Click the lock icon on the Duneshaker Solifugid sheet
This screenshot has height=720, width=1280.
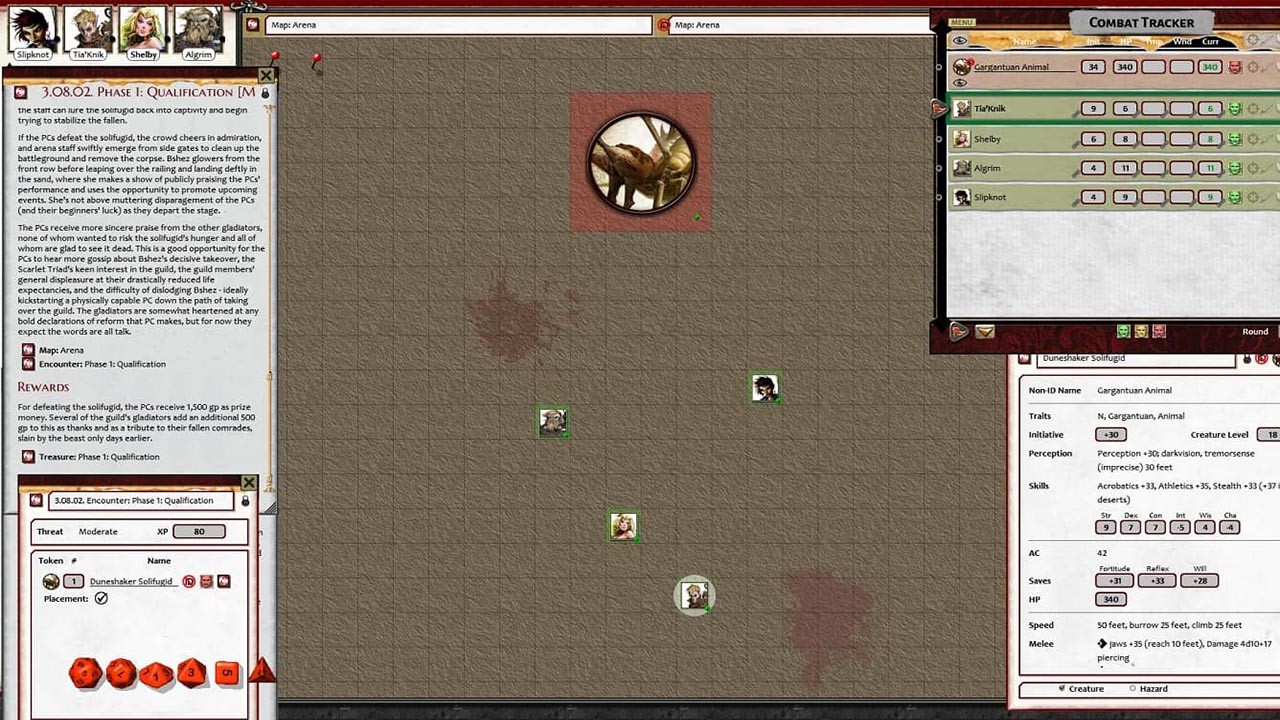coord(1245,358)
